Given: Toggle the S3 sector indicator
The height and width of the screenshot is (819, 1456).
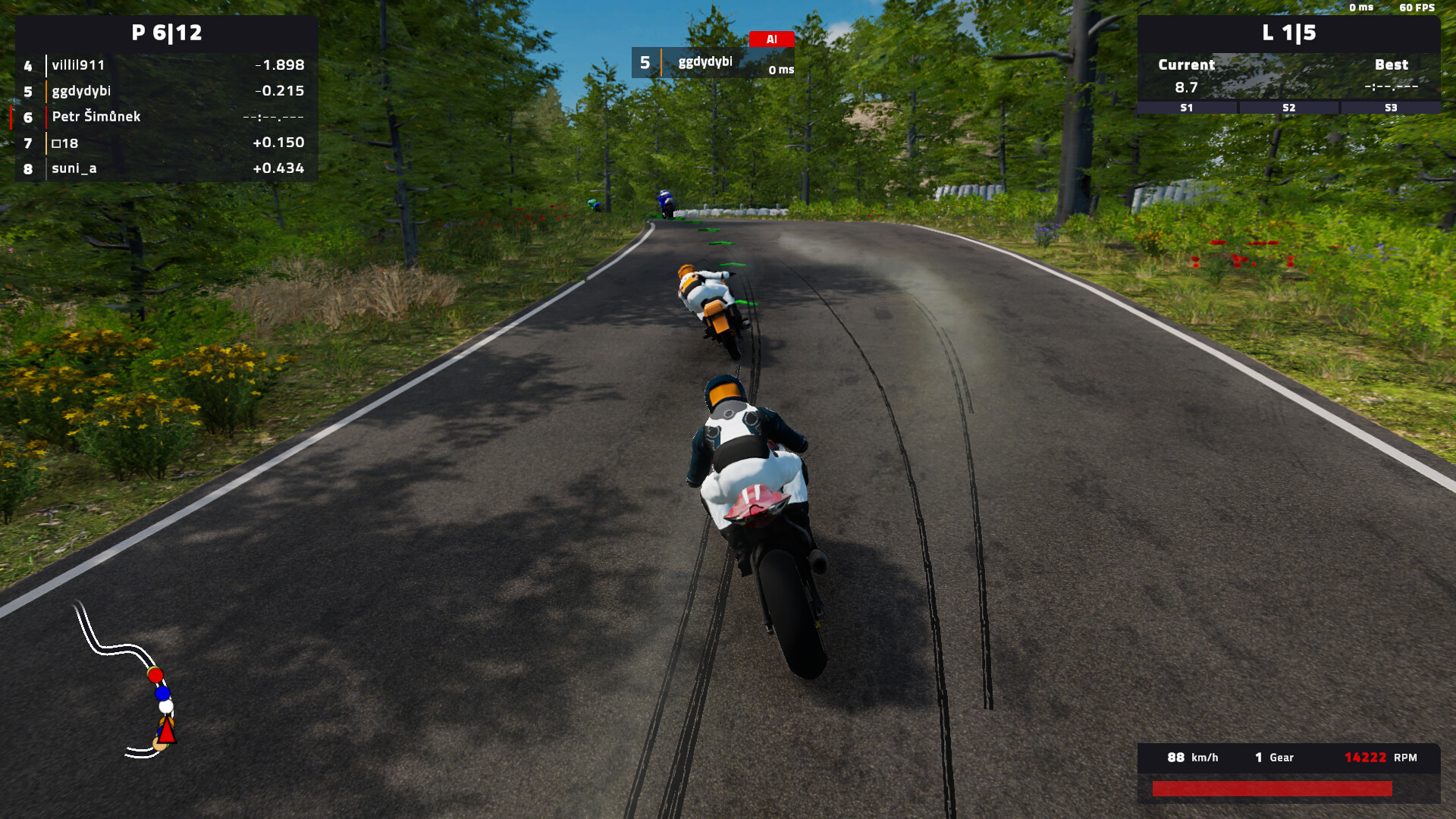Looking at the screenshot, I should [1390, 108].
